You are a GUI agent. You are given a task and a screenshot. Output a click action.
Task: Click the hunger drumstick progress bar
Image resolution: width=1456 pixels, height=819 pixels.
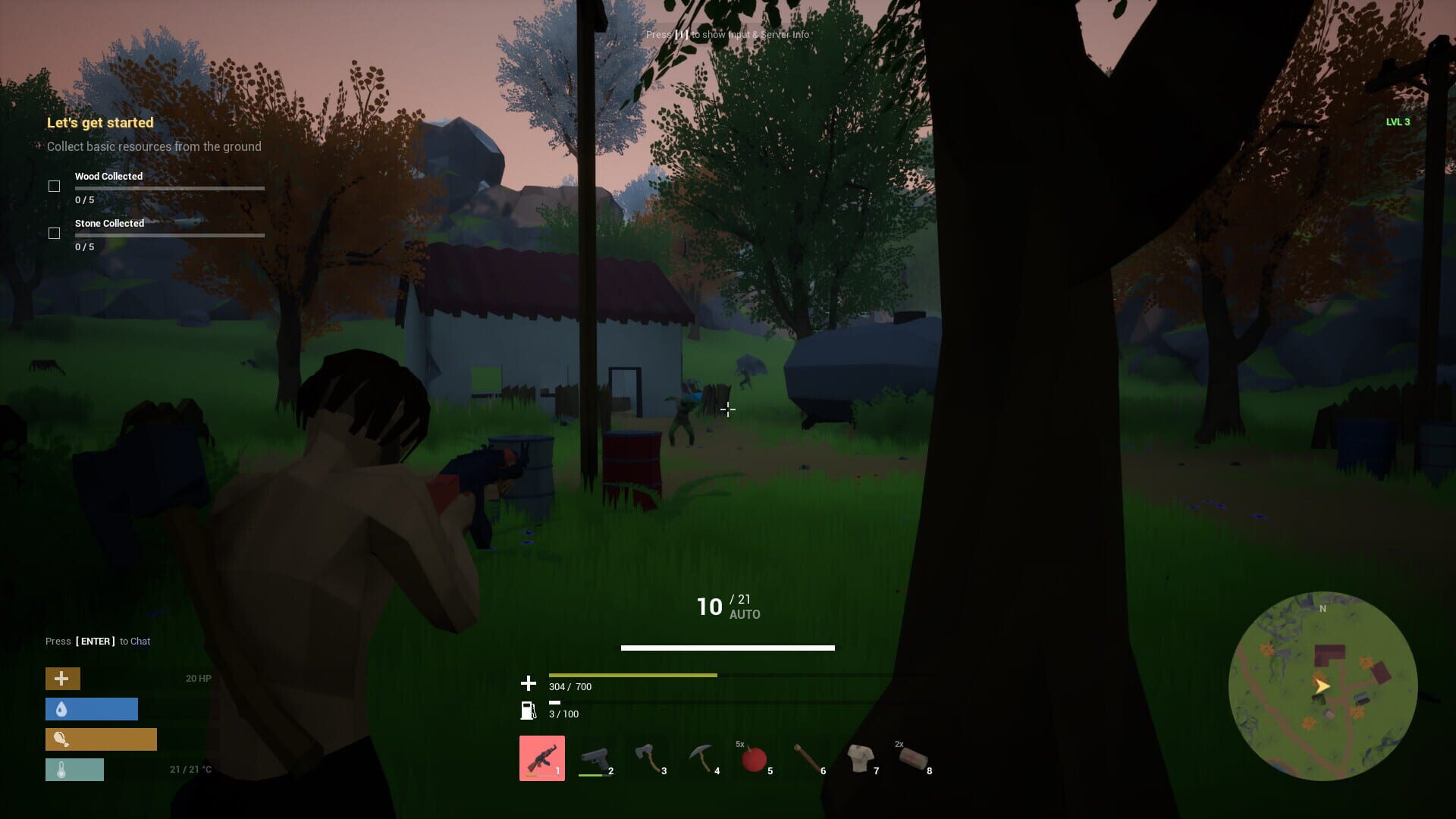pos(101,739)
